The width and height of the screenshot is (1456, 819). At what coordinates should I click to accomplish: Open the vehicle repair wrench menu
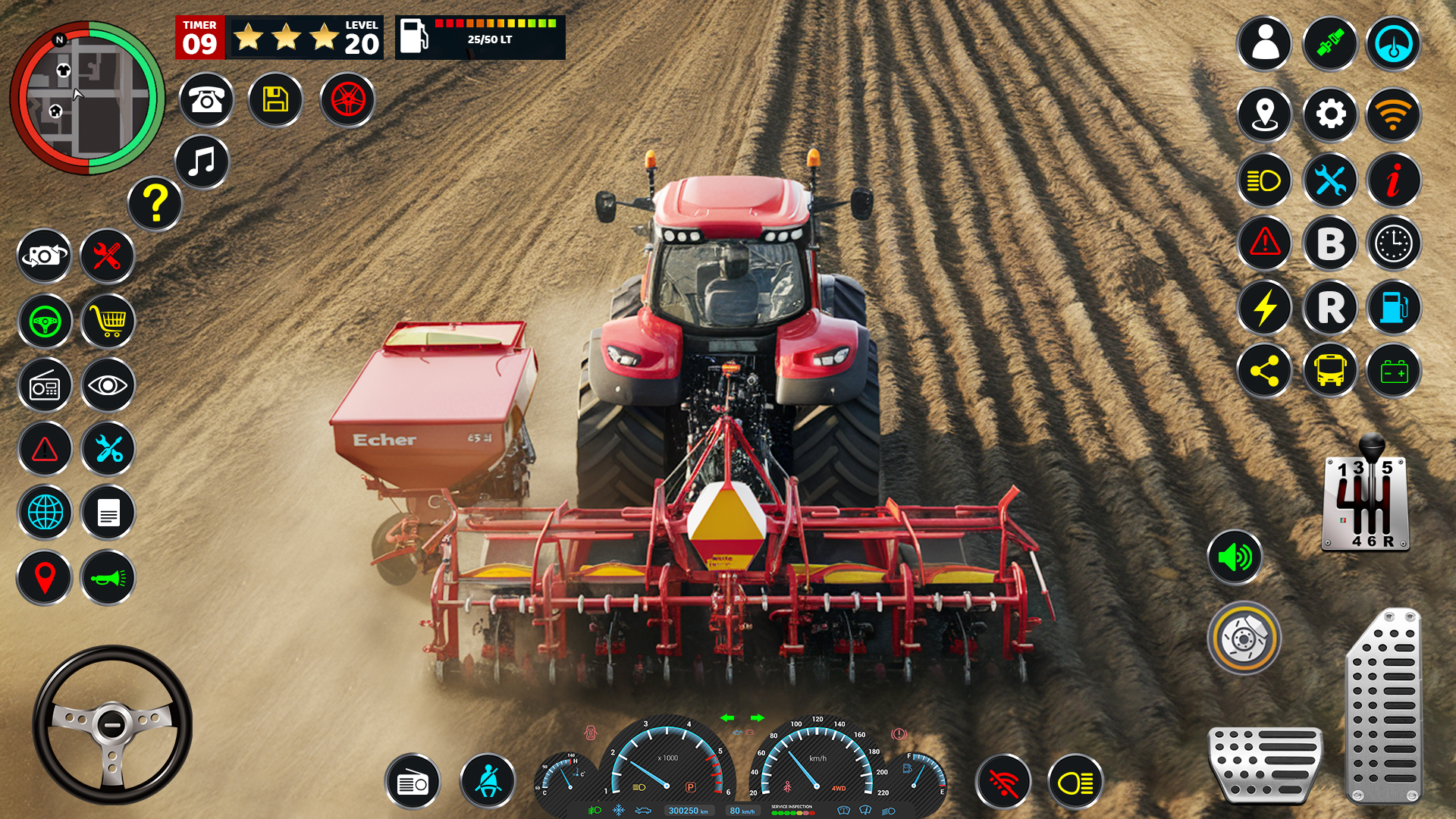tap(107, 256)
